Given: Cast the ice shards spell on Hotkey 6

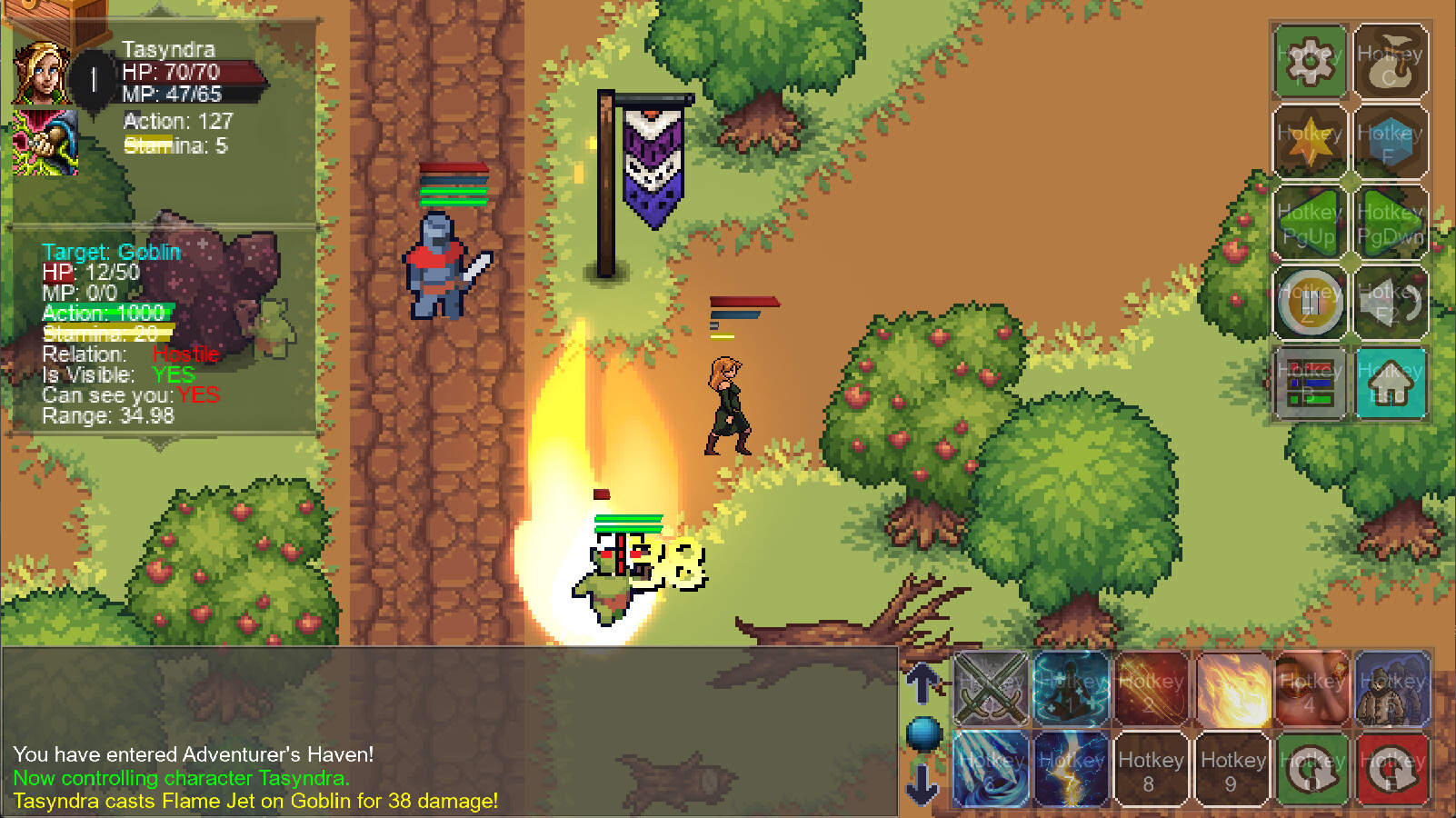Looking at the screenshot, I should click(989, 769).
